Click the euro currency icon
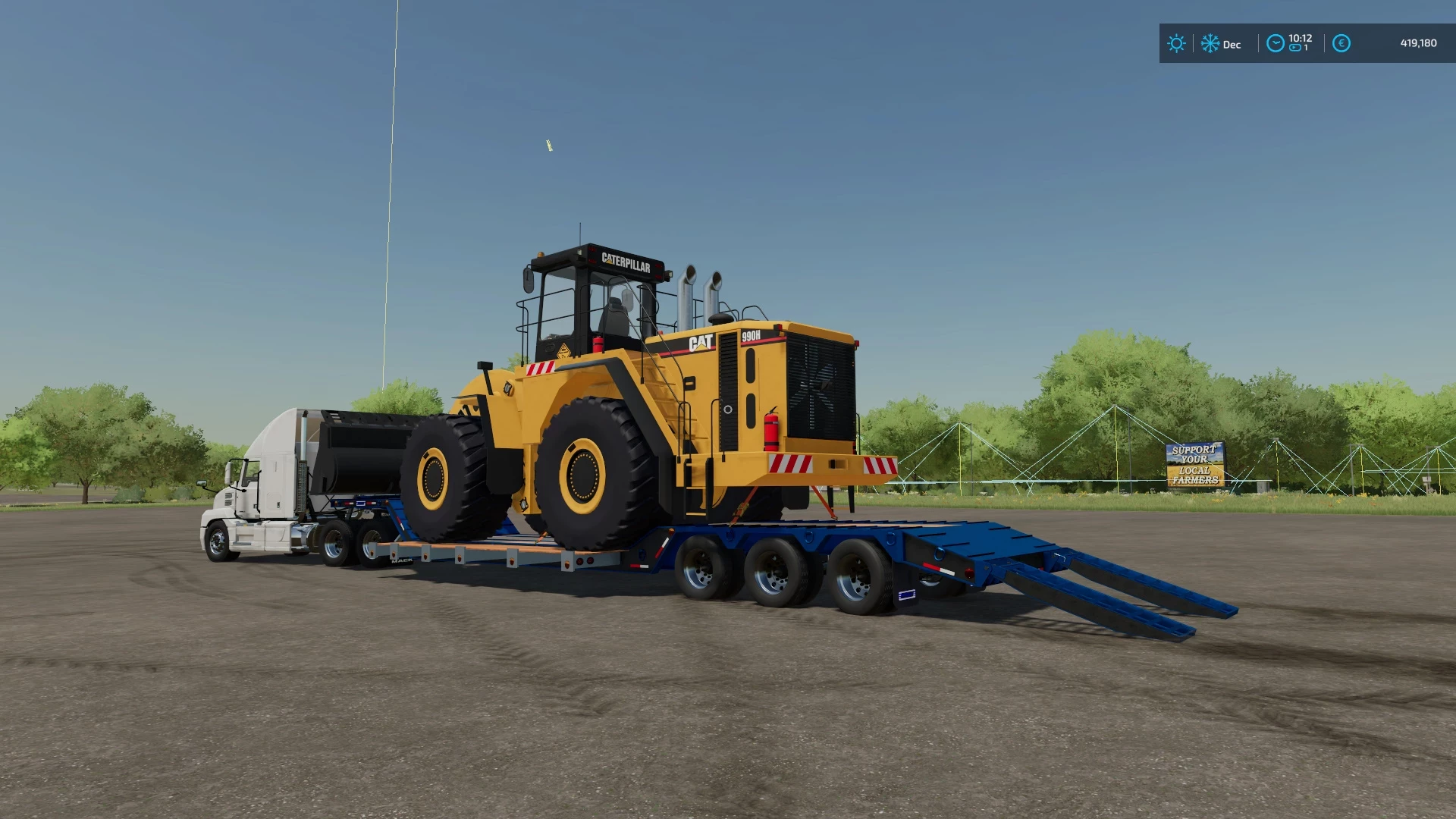Screen dimensions: 1456x819 point(1342,43)
